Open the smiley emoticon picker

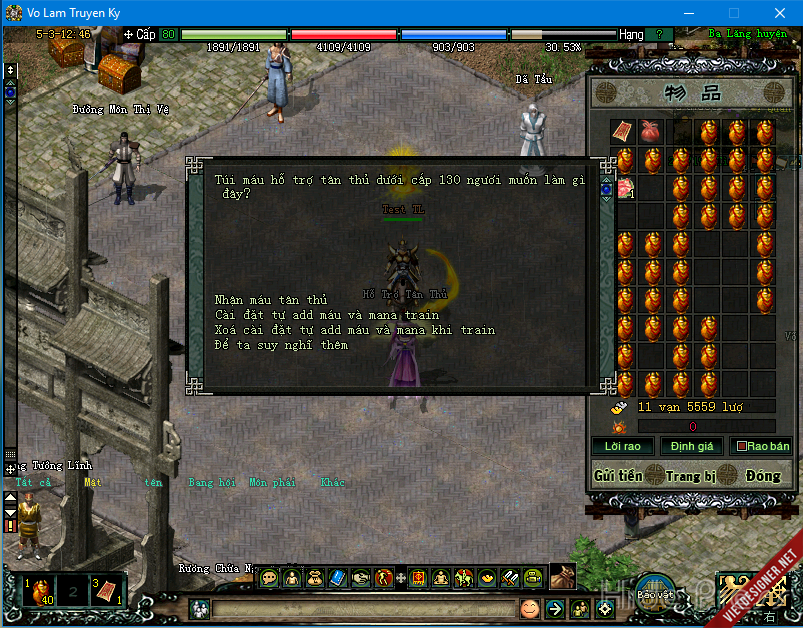529,608
